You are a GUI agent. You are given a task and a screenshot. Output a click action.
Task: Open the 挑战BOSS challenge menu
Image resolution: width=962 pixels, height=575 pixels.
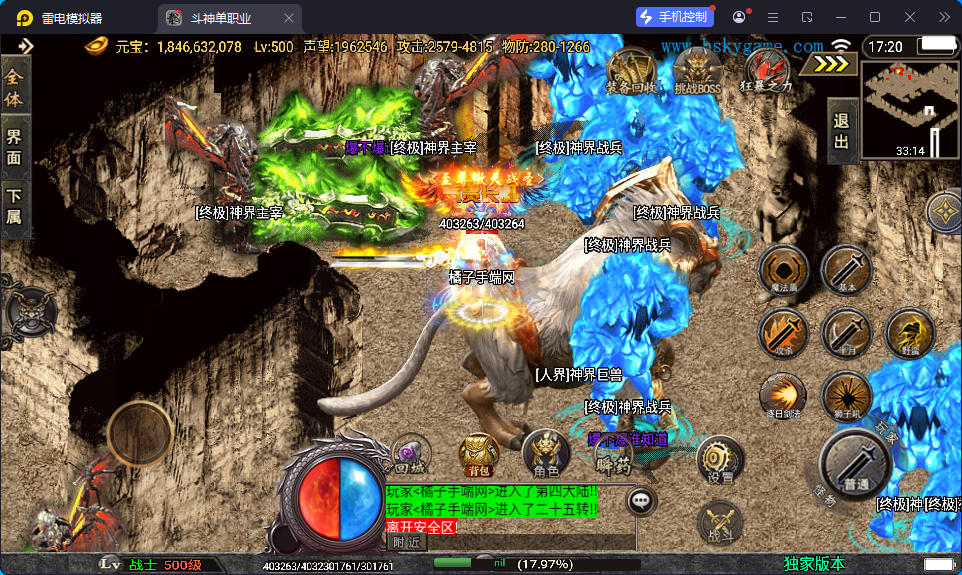(697, 71)
